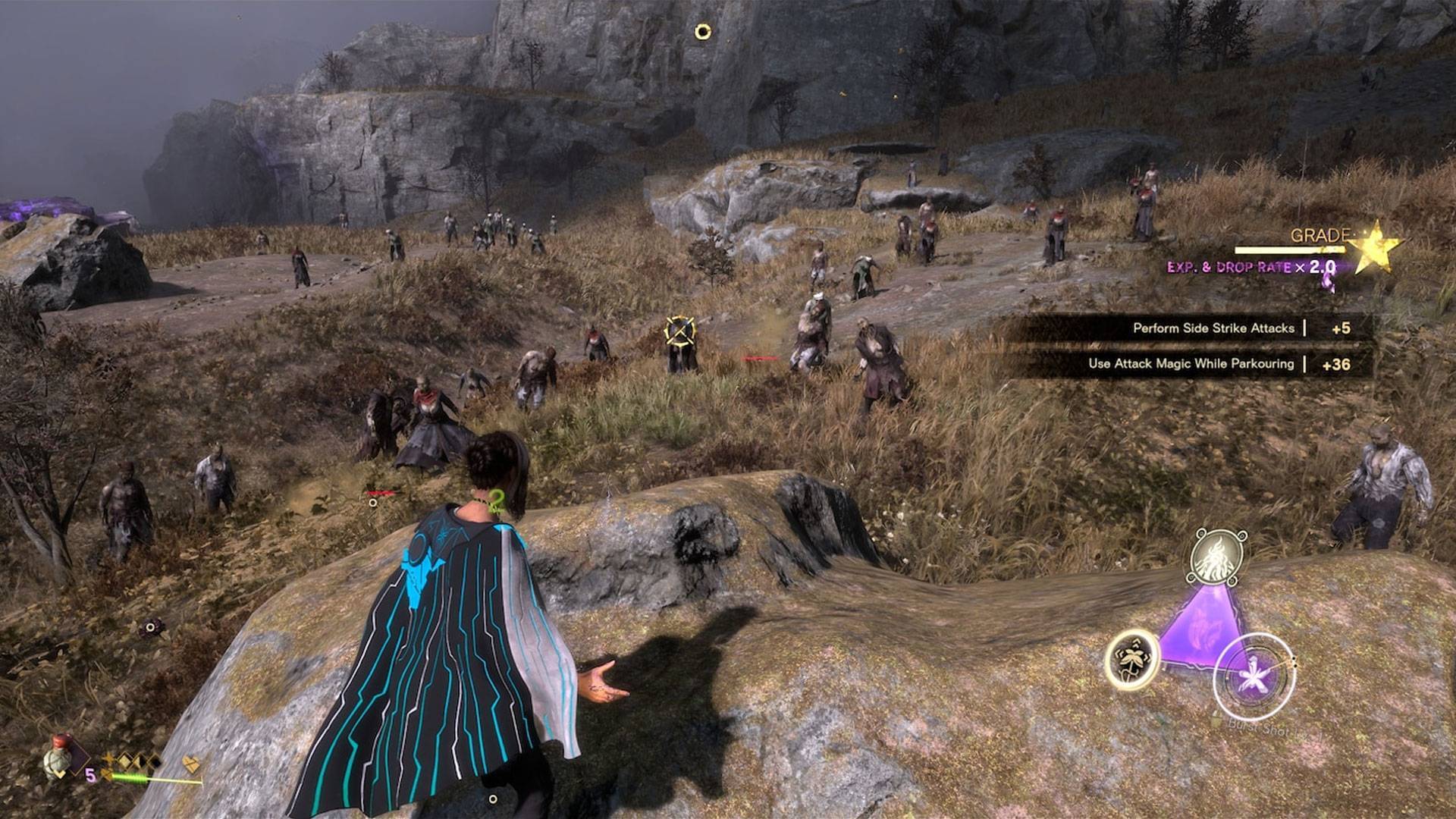Select the Use Attack Magic While Parkouring entry
The image size is (1456, 819).
click(1191, 364)
